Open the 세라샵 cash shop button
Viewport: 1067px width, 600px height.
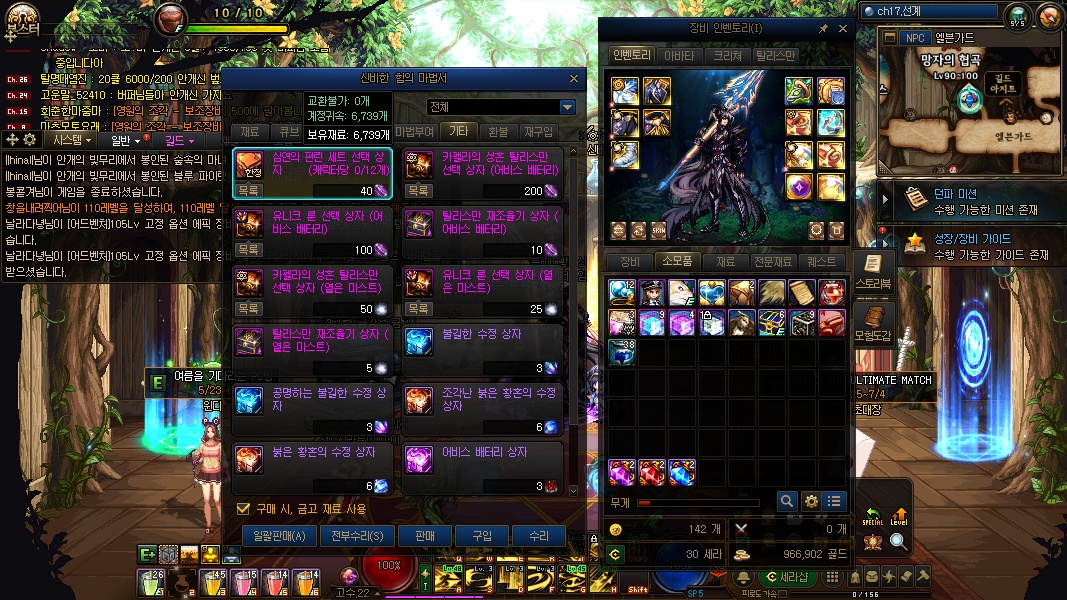(x=787, y=577)
